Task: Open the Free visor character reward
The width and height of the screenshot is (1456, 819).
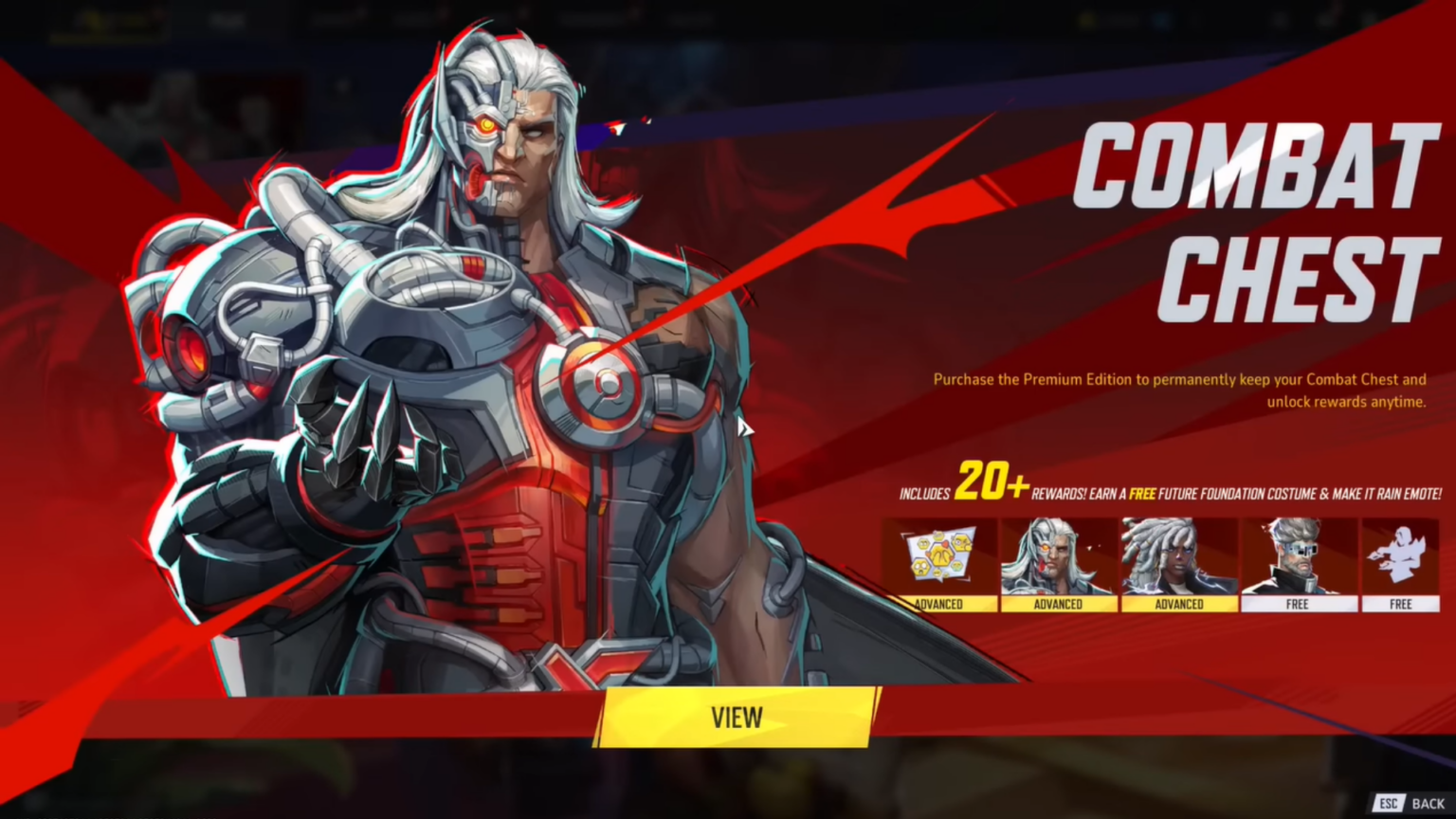Action: click(x=1299, y=559)
